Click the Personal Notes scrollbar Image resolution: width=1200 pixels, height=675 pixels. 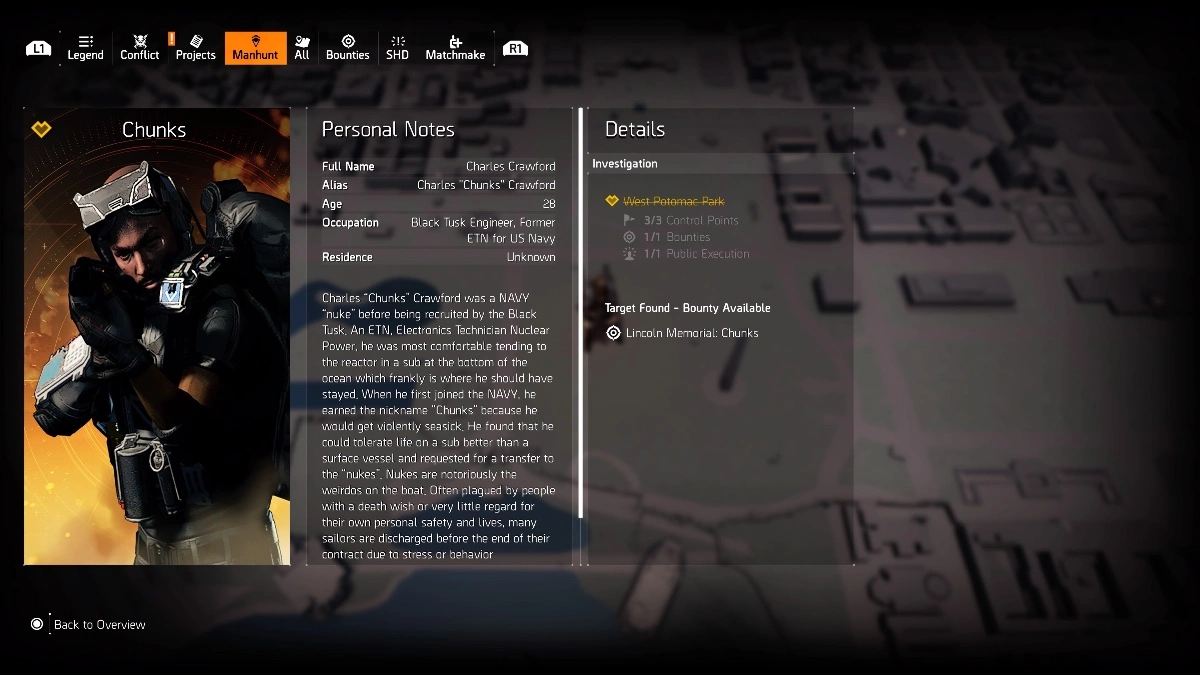click(x=580, y=314)
